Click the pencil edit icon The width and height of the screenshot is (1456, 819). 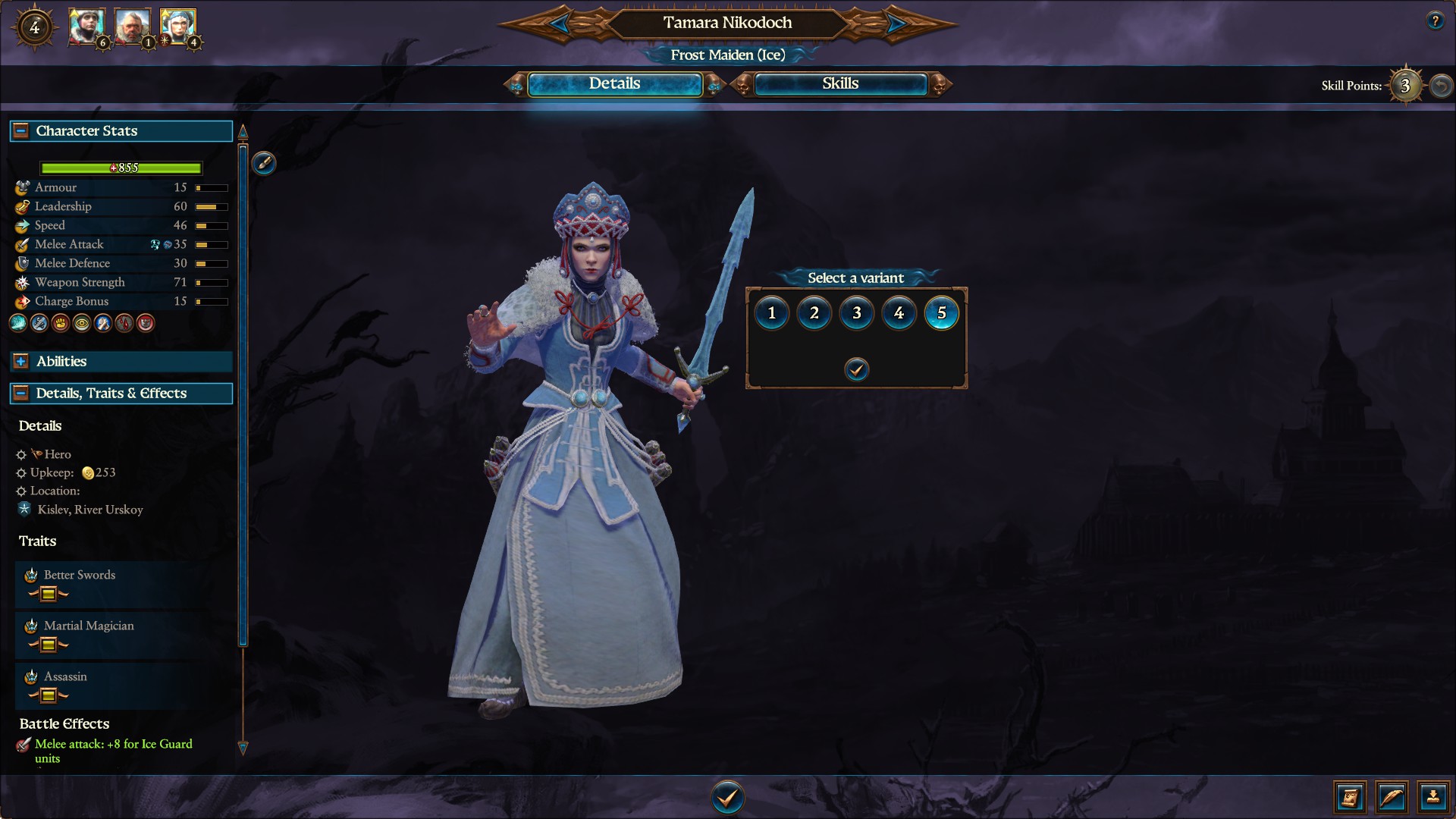264,163
